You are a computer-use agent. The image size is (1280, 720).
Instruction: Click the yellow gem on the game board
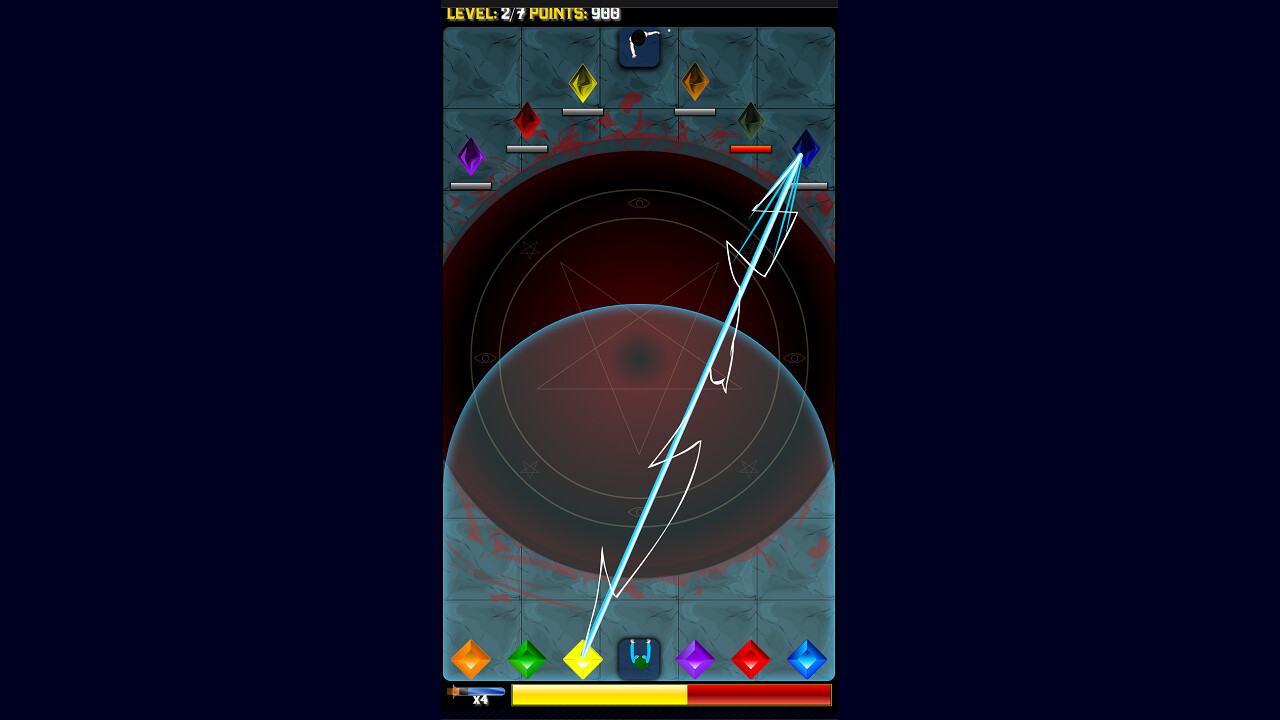coord(583,84)
